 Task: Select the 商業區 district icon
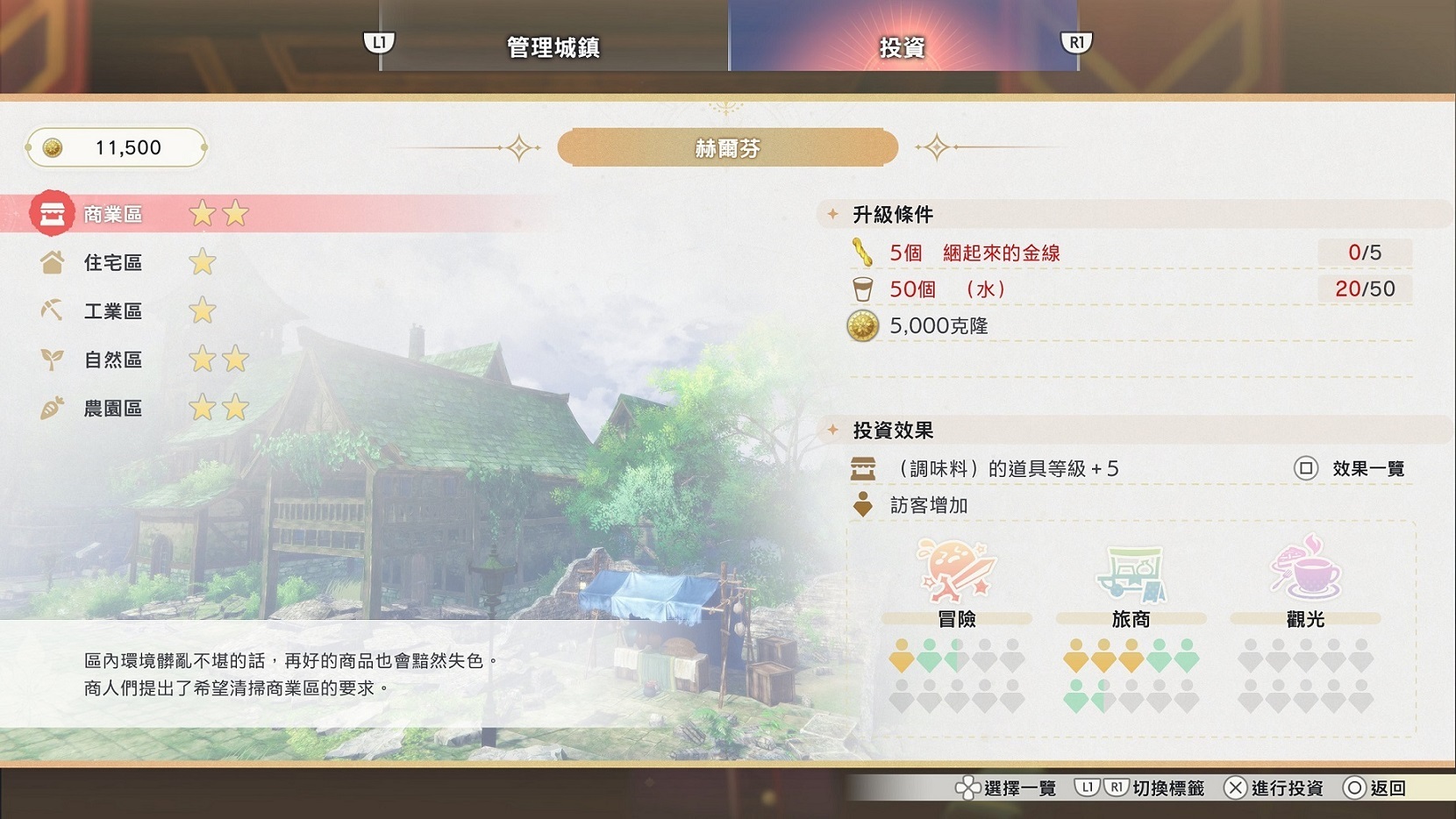[51, 214]
